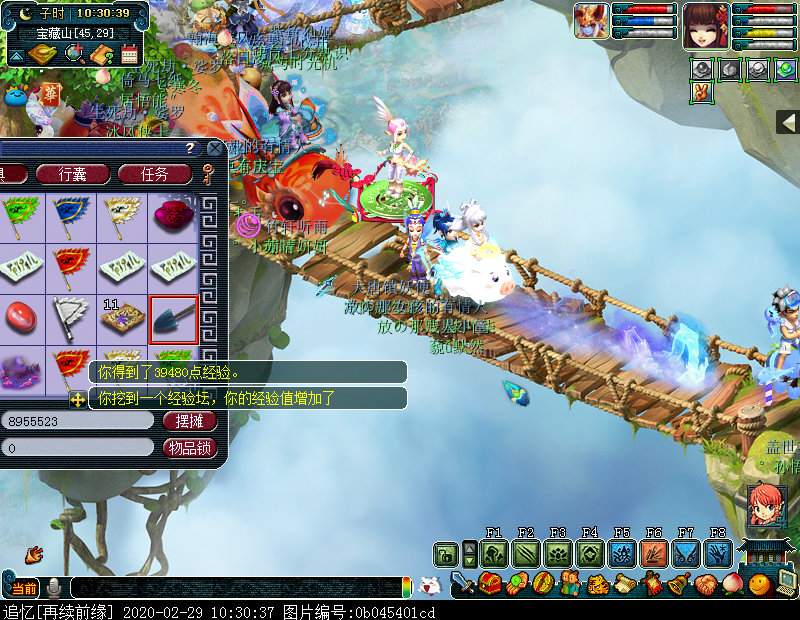800x620 pixels.
Task: Open the inventory help question mark
Action: pos(189,148)
